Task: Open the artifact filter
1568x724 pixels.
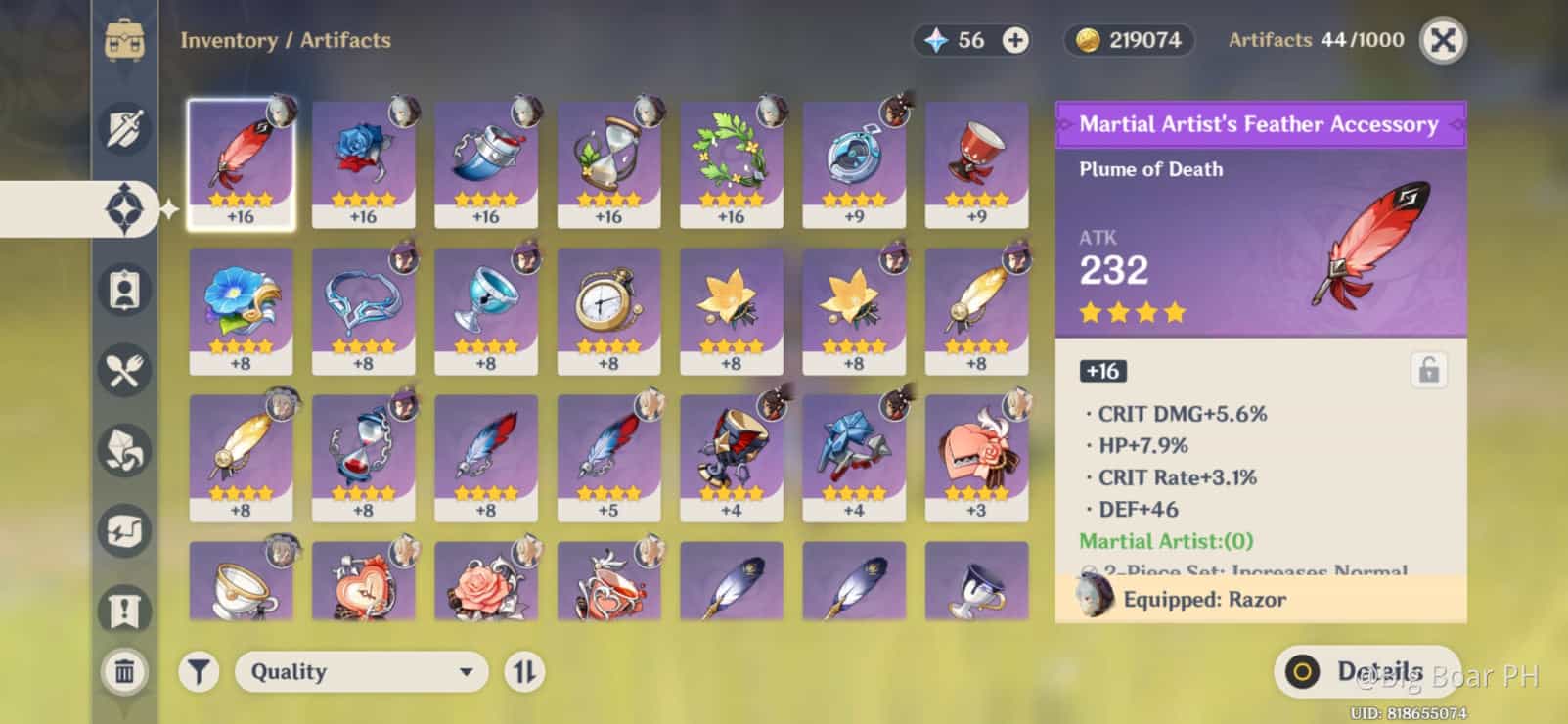Action: (199, 672)
